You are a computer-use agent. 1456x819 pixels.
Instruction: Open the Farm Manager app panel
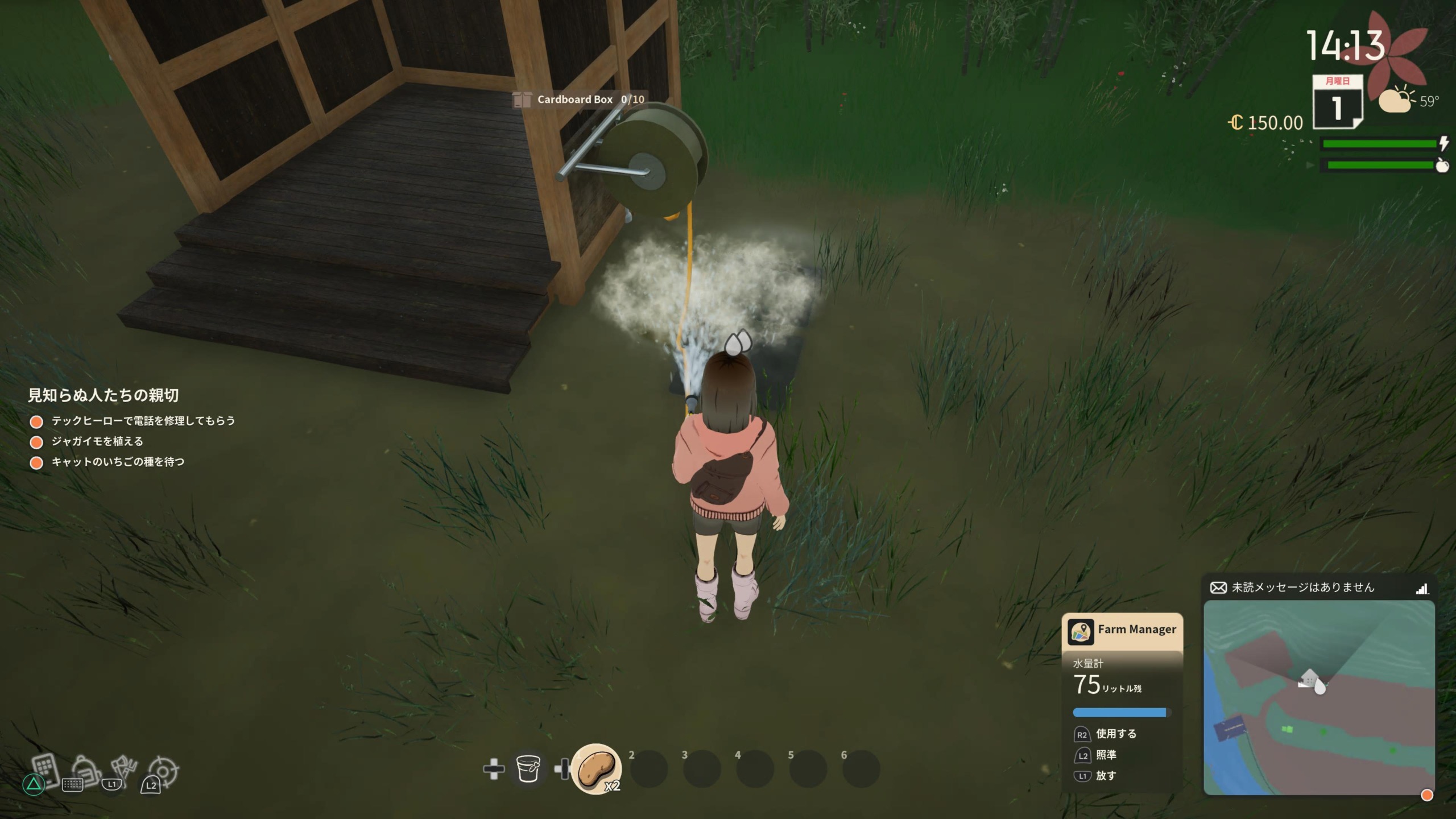[x=1122, y=630]
